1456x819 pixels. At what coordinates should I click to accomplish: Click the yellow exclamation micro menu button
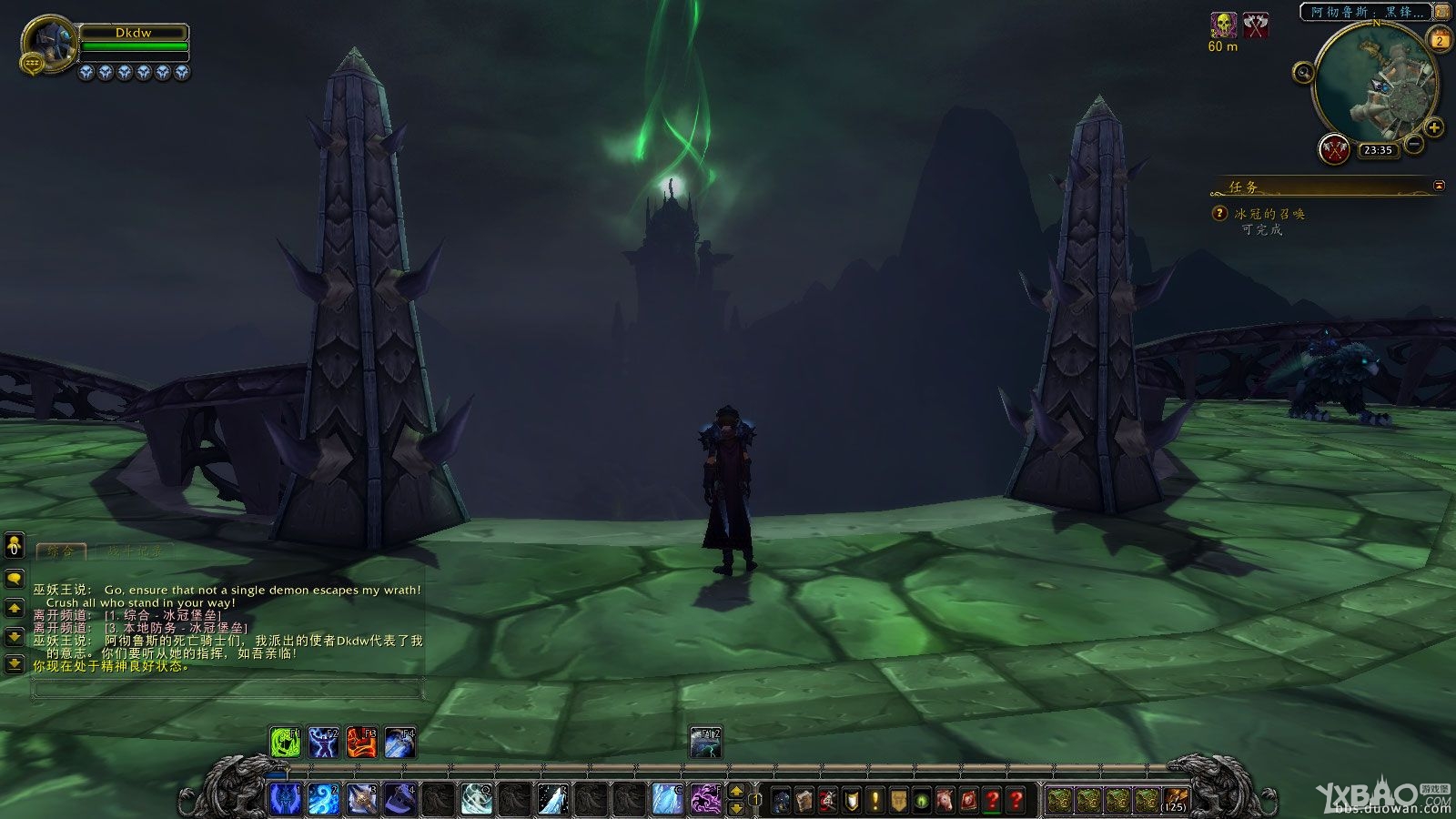click(875, 800)
